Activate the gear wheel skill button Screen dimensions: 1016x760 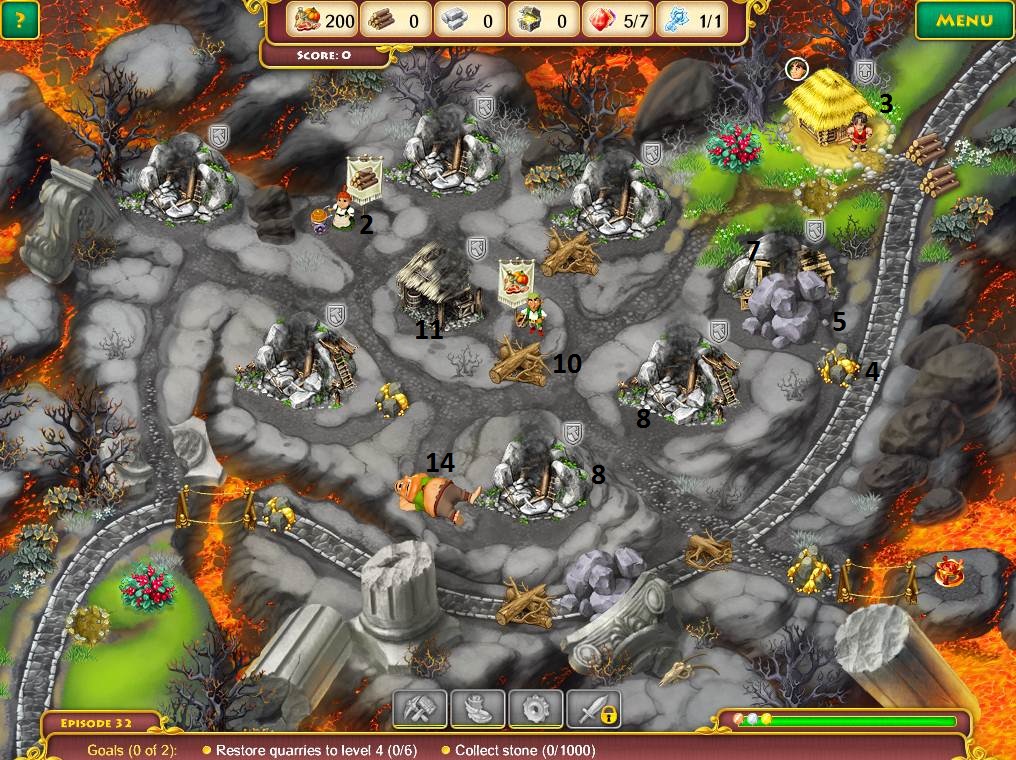point(535,709)
